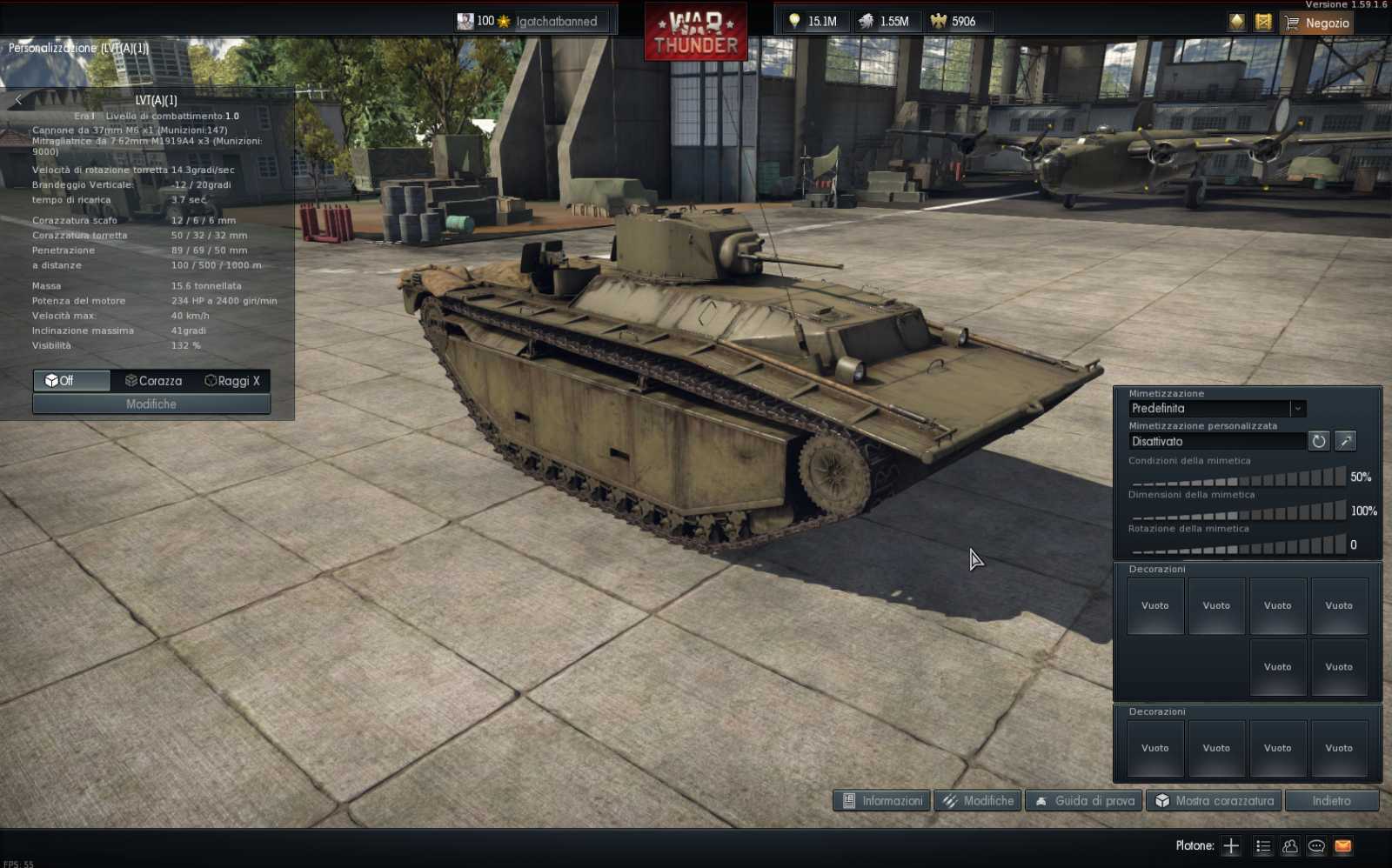This screenshot has width=1392, height=868.
Task: Open the contacts list icon near Platoon
Action: (1288, 845)
